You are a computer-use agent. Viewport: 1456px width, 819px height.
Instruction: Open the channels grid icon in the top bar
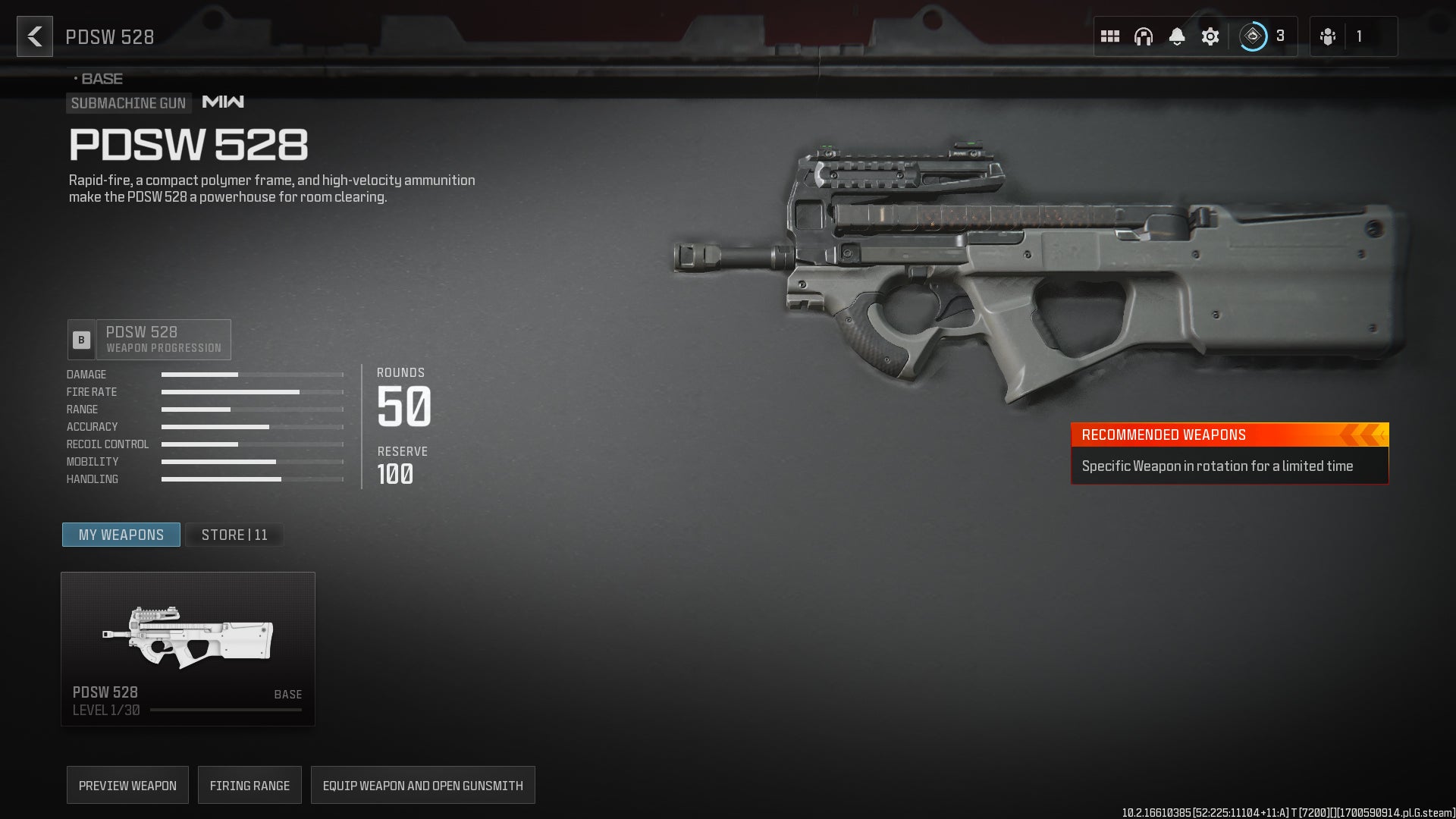coord(1109,36)
